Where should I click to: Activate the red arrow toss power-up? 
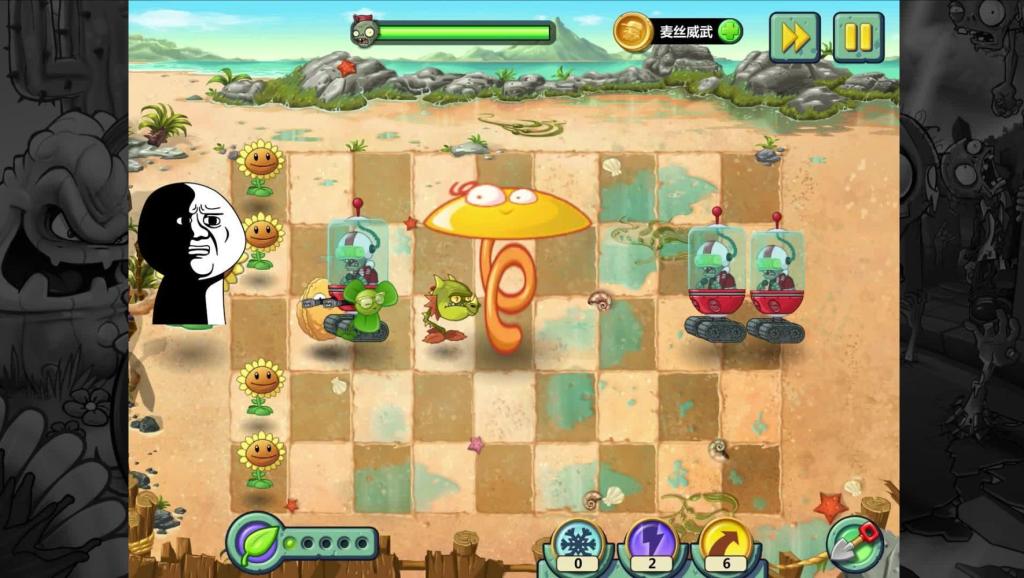[x=725, y=543]
